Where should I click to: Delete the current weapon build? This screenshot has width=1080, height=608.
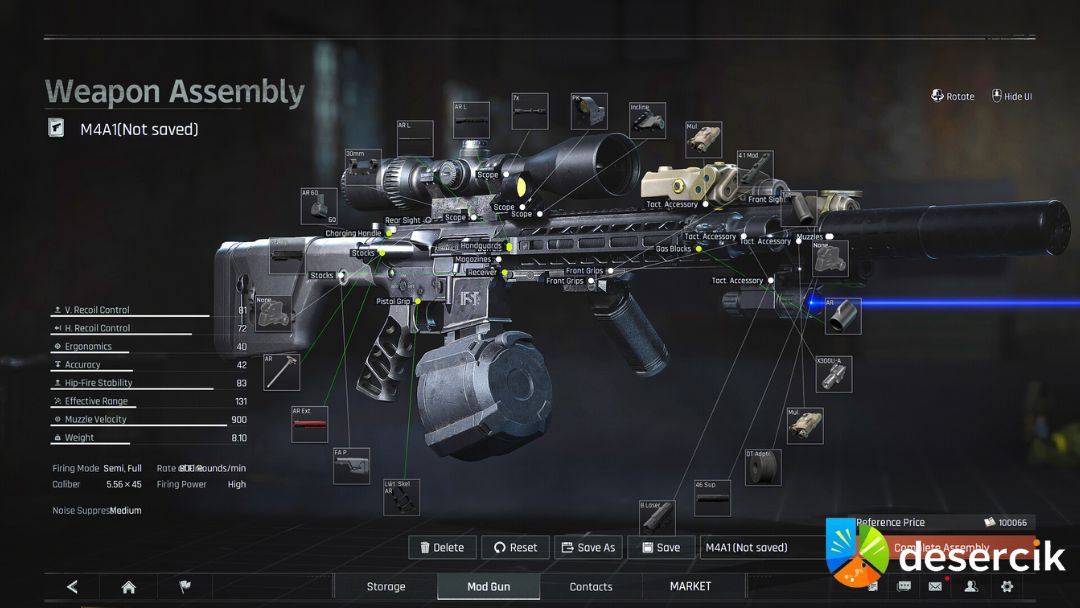pos(441,547)
